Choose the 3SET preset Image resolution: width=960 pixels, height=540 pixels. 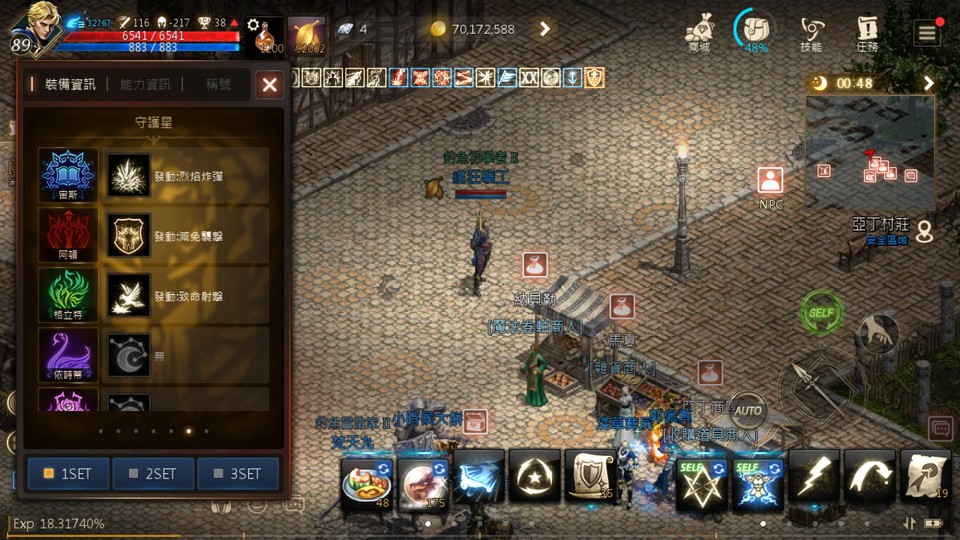(x=238, y=473)
